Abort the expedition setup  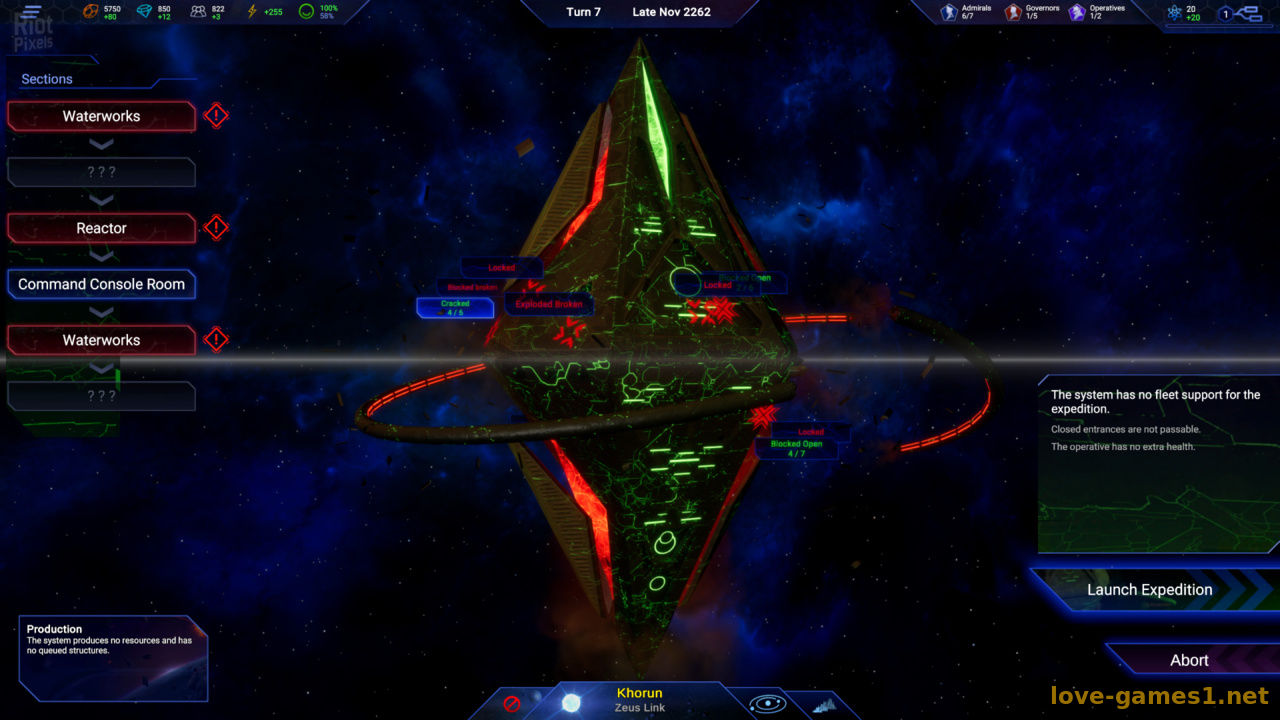[1189, 660]
